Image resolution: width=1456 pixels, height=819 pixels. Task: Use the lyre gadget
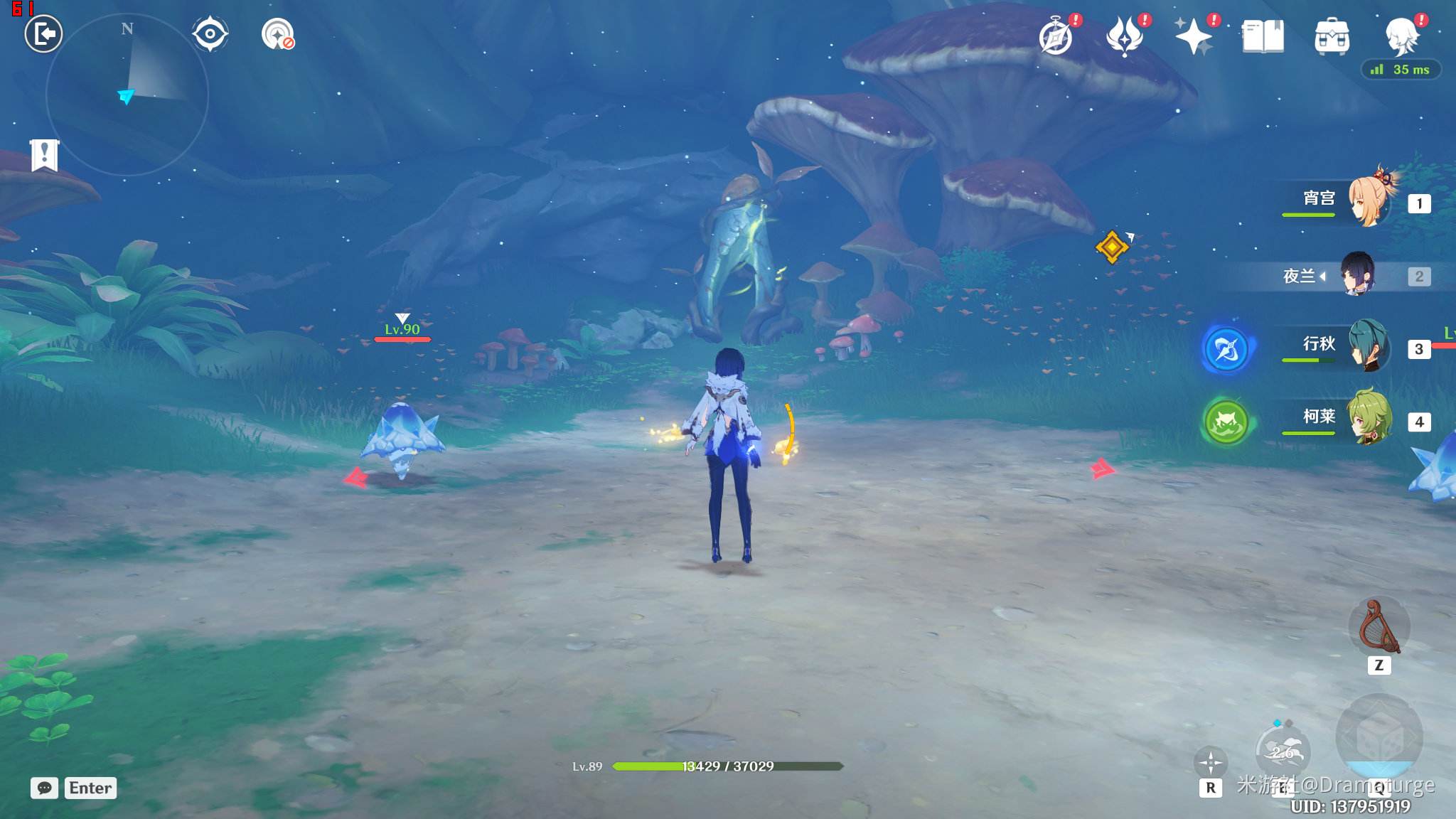tap(1379, 627)
